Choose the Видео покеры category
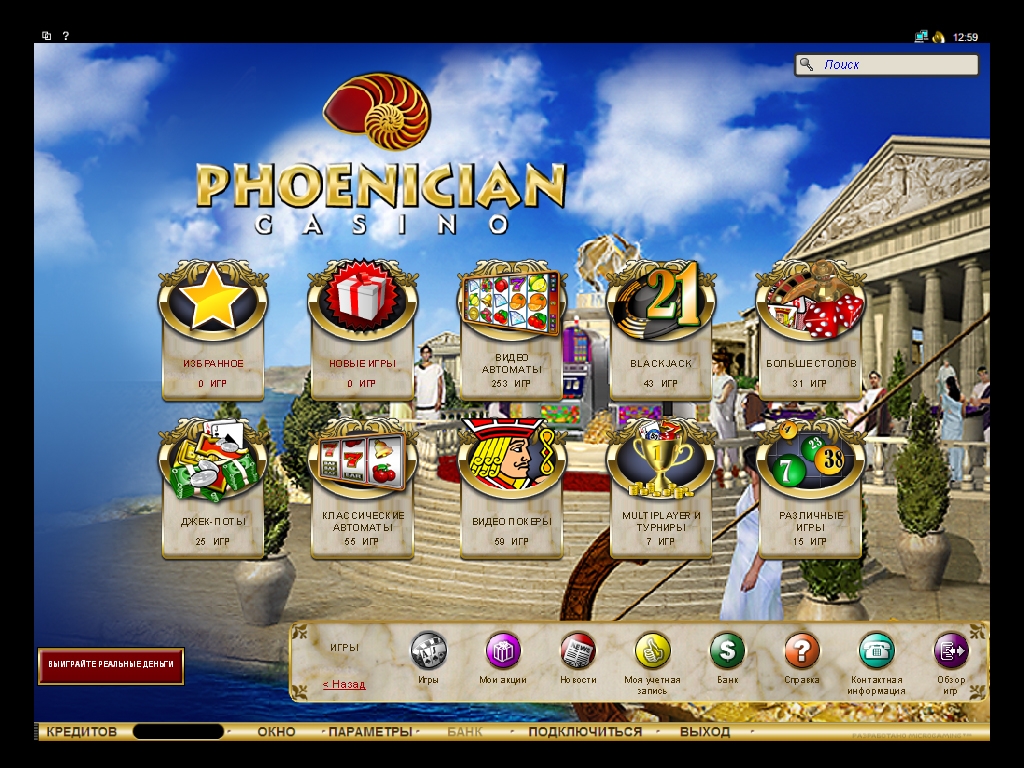This screenshot has height=768, width=1024. point(511,488)
